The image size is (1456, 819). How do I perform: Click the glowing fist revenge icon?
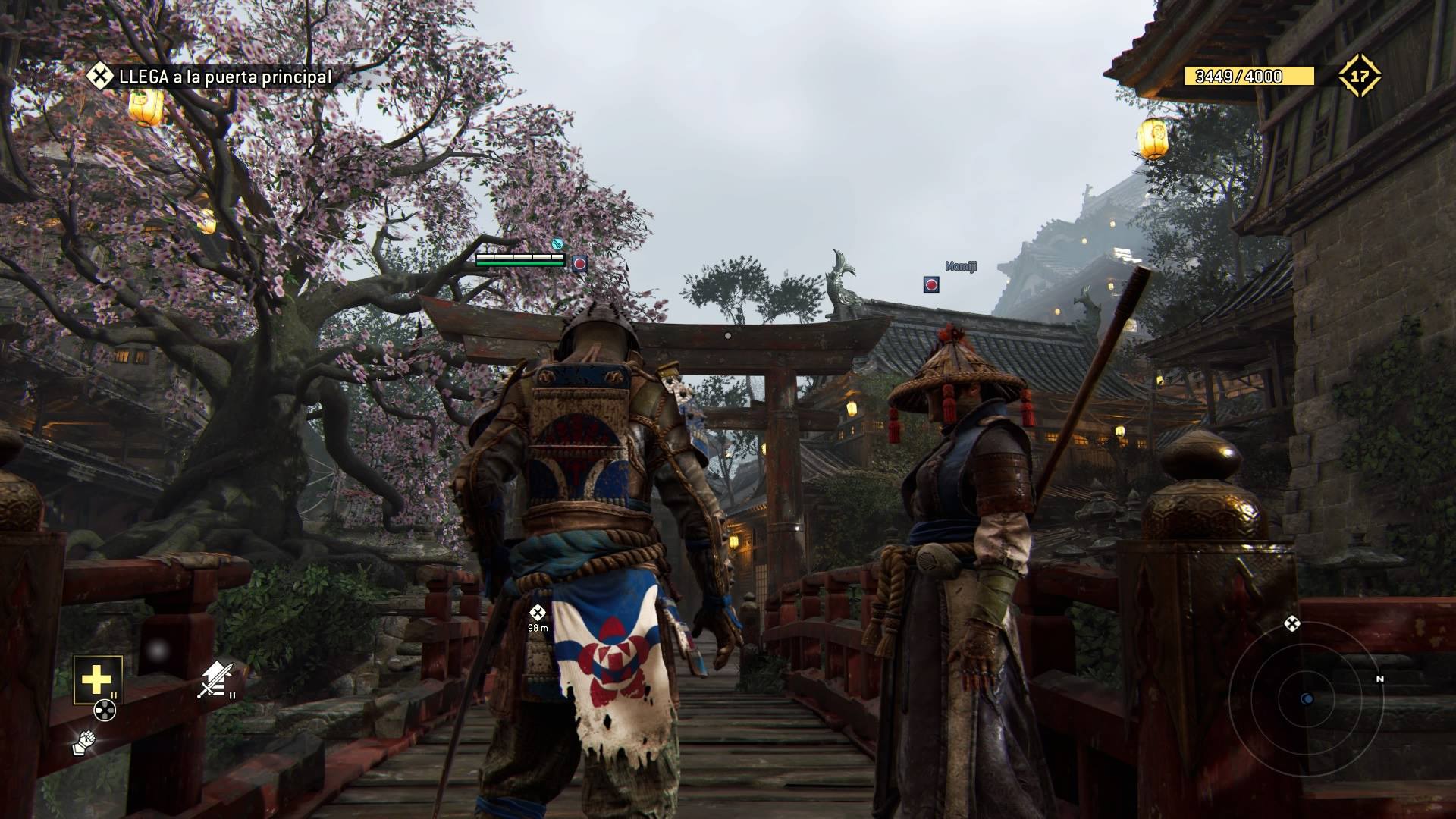tap(83, 743)
